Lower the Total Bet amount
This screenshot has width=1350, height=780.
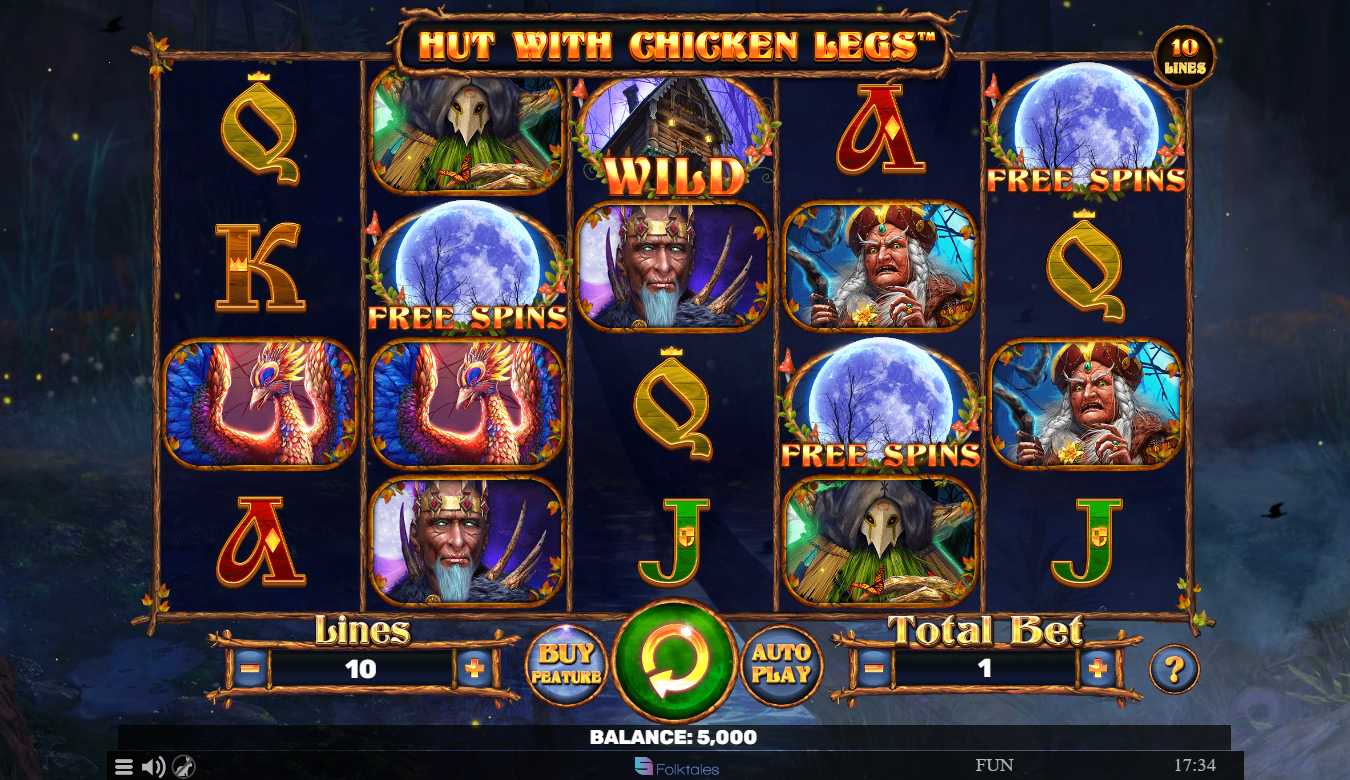pos(874,668)
